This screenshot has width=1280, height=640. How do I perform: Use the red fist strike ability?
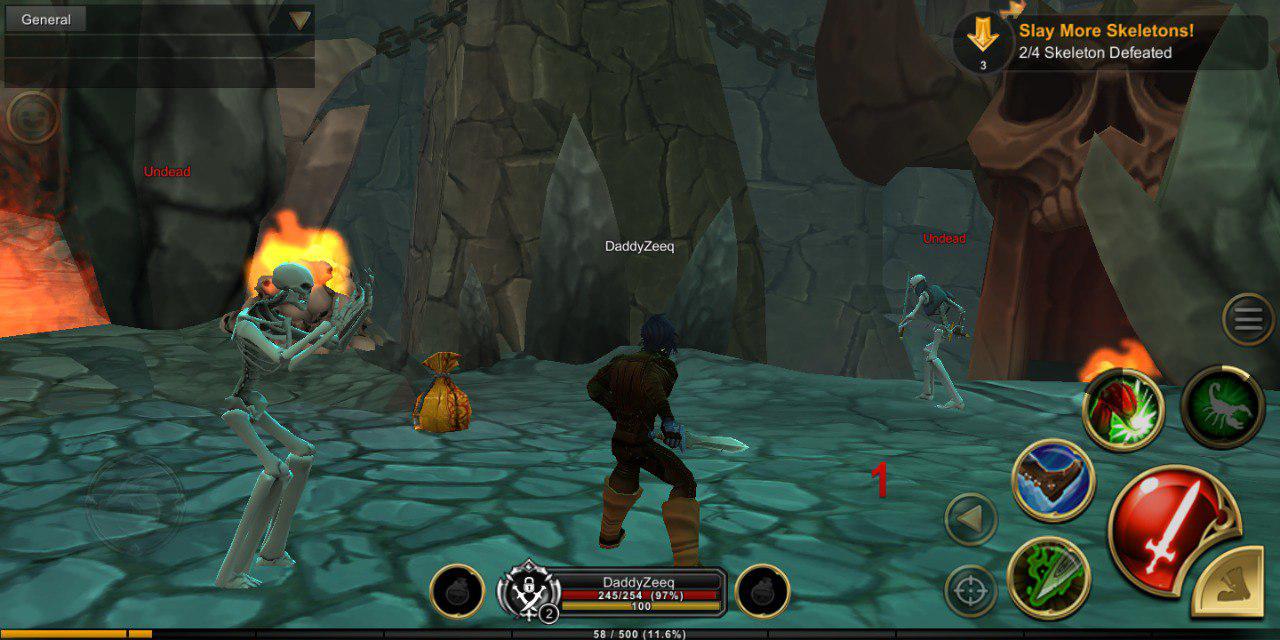(1123, 410)
